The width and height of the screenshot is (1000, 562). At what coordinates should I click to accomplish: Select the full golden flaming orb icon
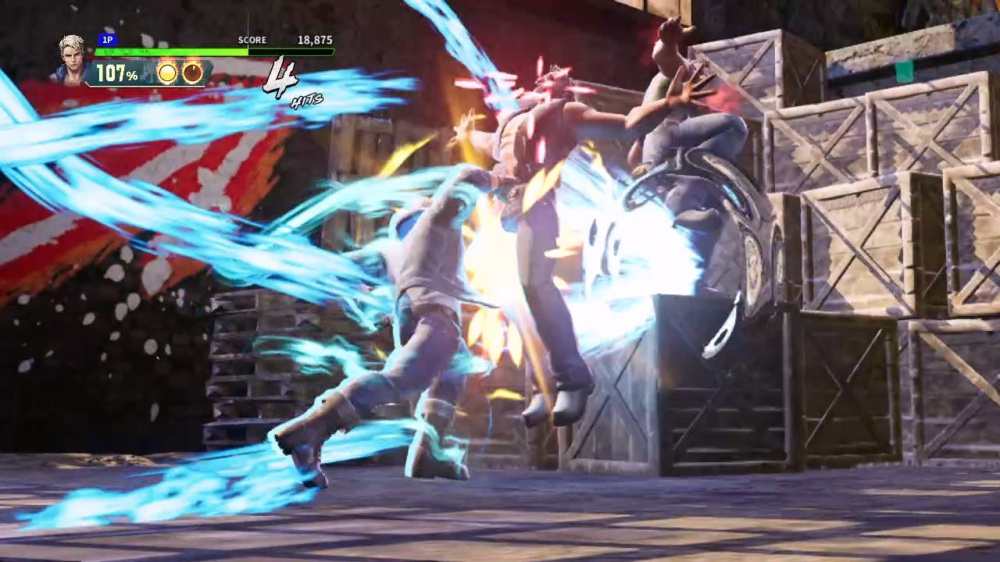pyautogui.click(x=167, y=72)
